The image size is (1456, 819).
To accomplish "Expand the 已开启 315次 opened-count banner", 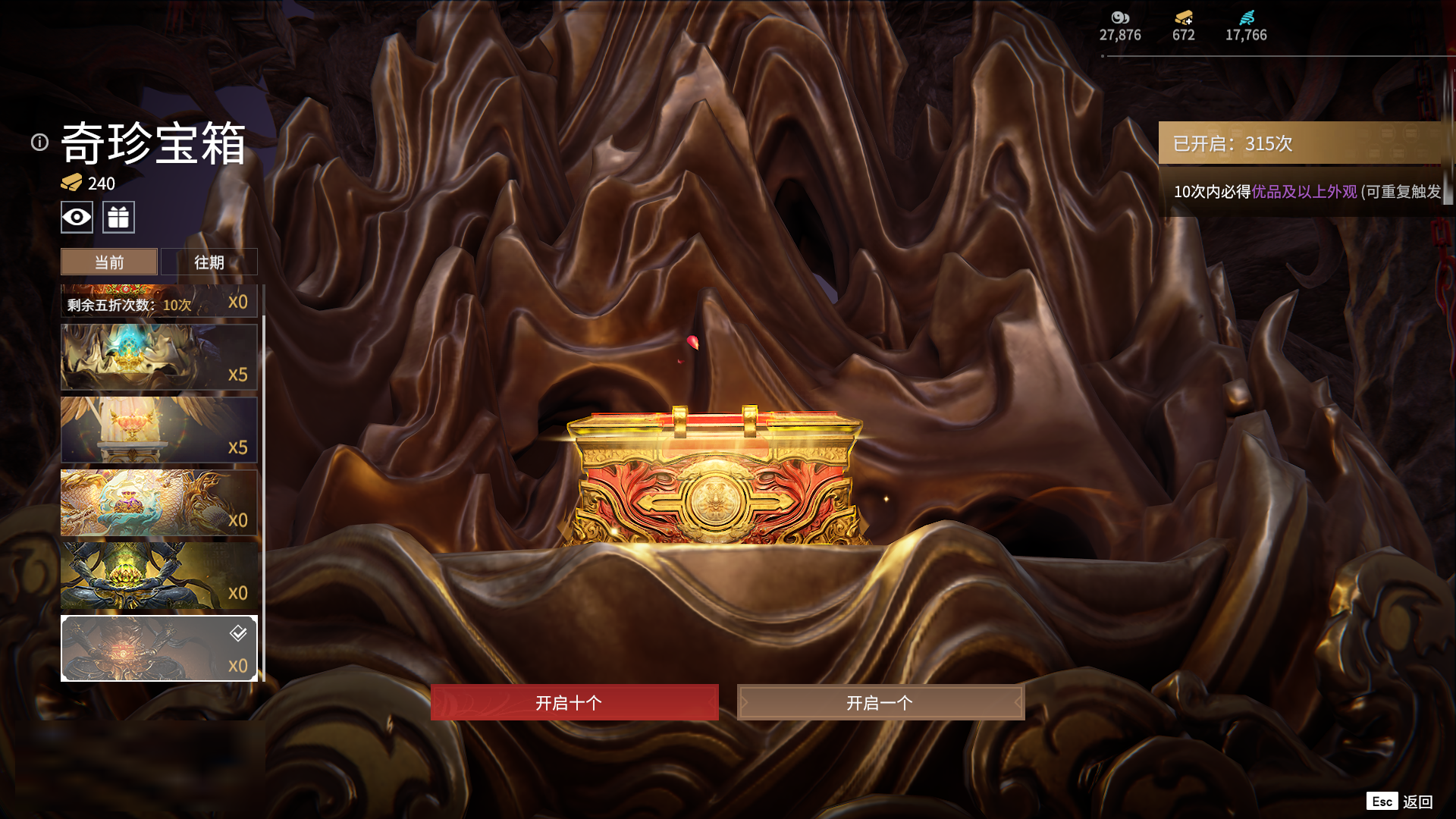I will tap(1300, 143).
